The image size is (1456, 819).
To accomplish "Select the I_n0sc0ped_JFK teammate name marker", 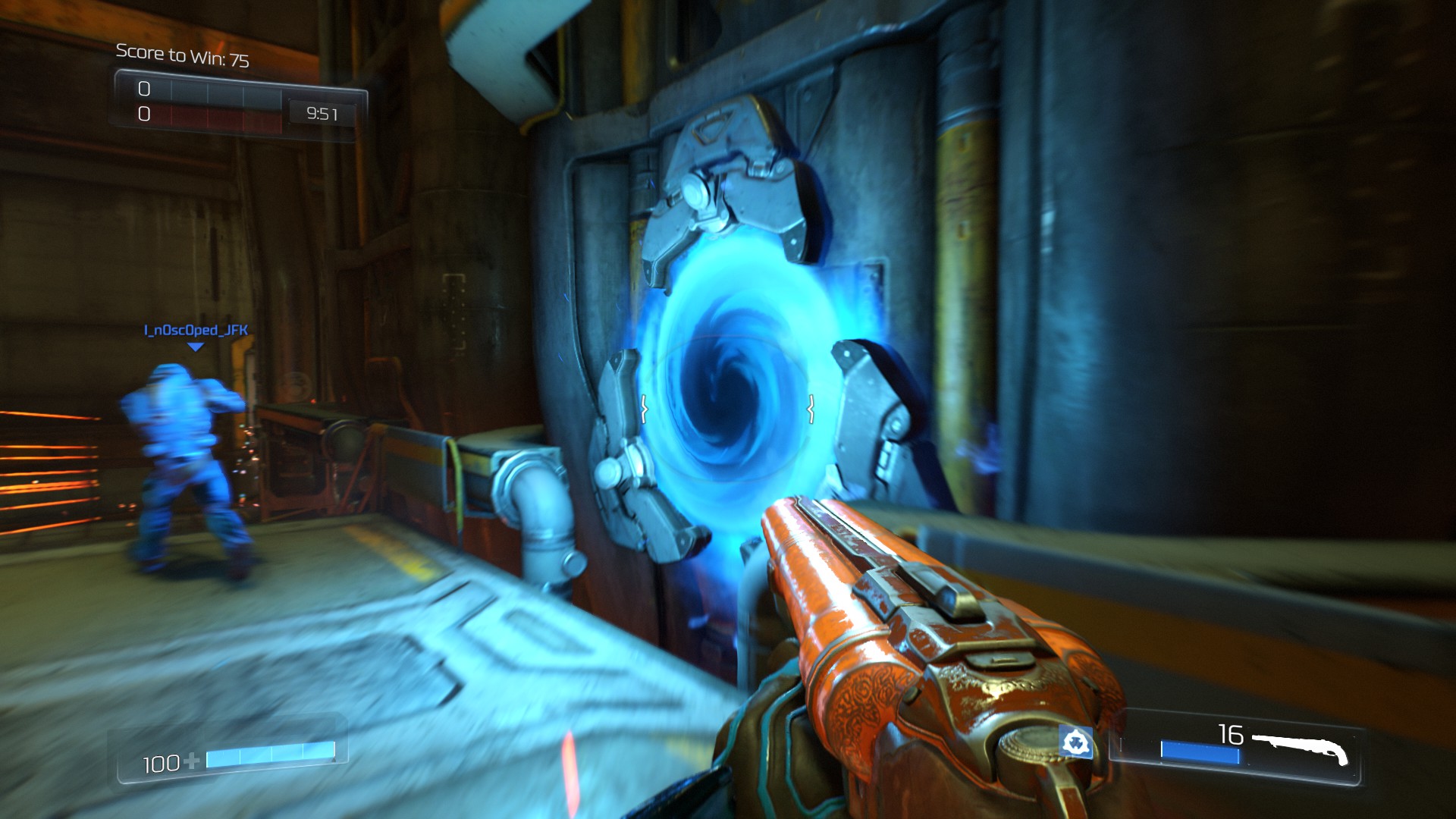I will [x=196, y=331].
